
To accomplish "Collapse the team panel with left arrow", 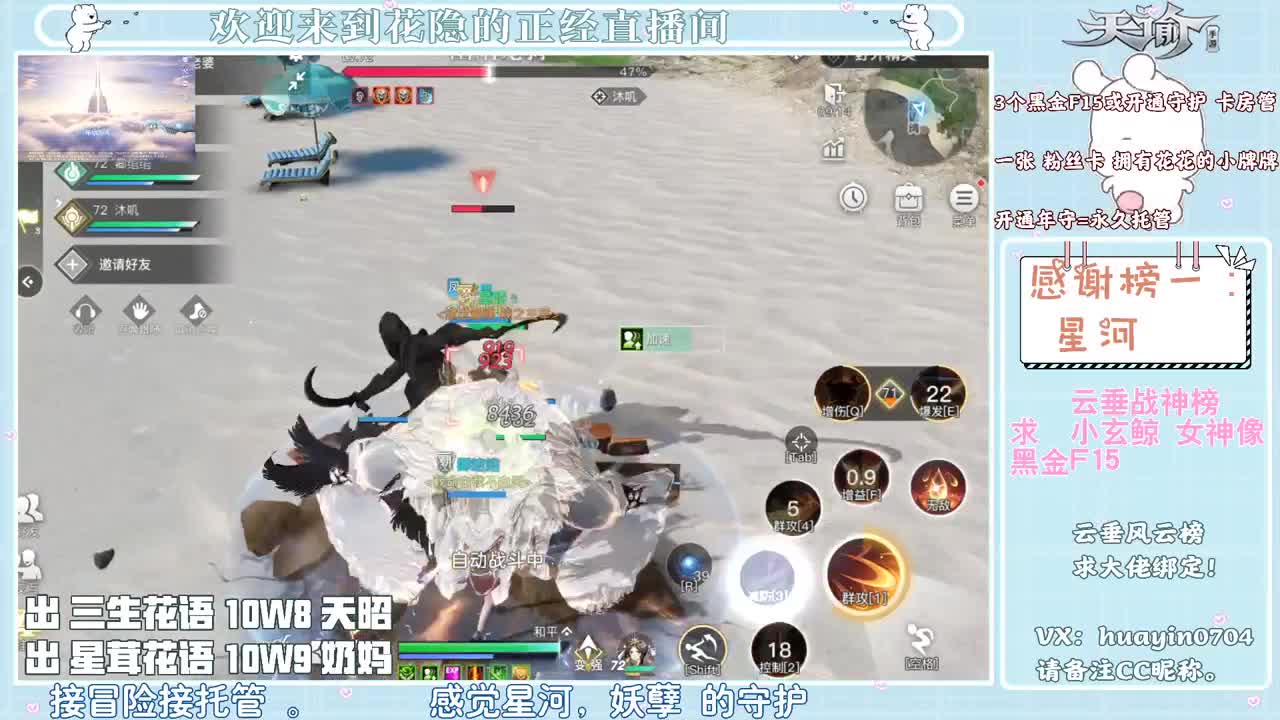I will pos(28,280).
